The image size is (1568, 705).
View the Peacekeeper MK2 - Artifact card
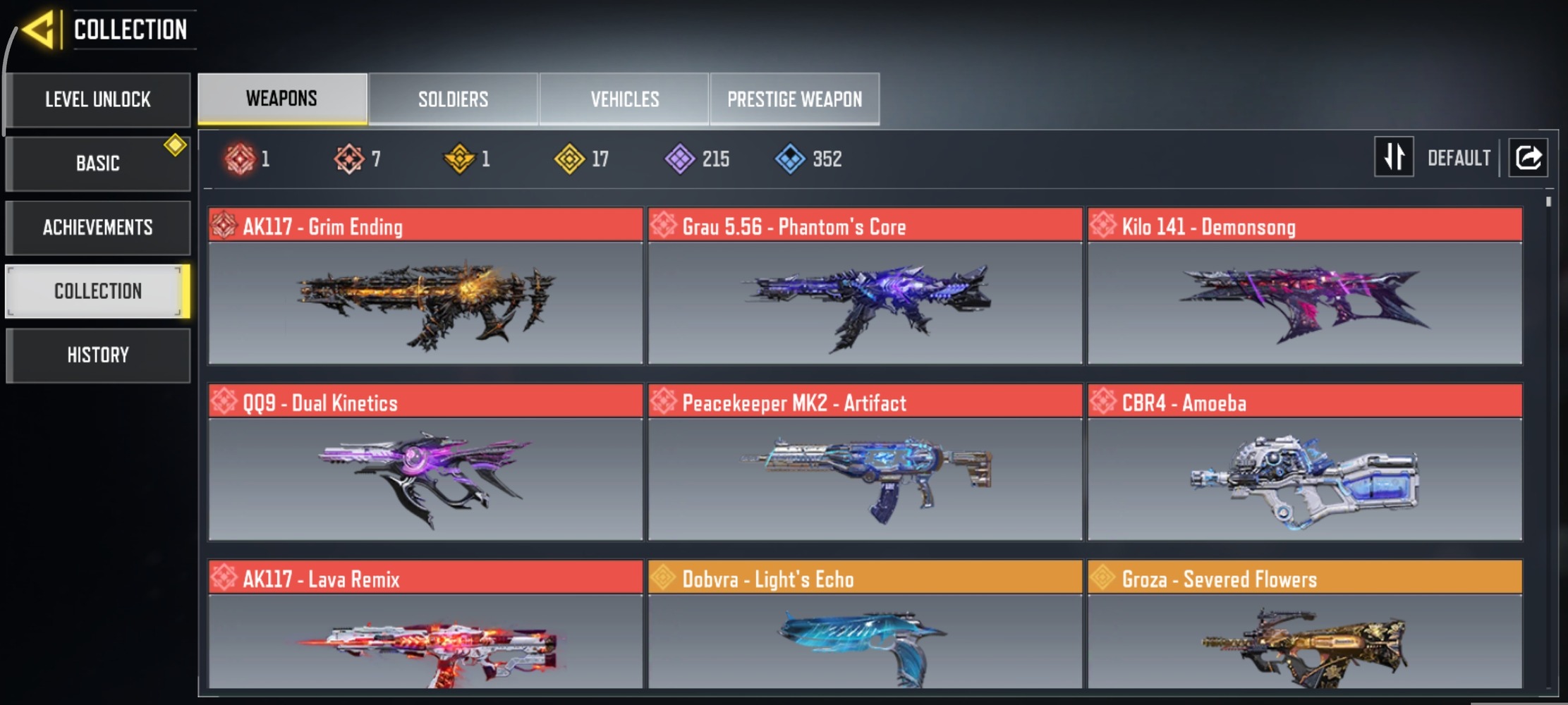click(865, 462)
